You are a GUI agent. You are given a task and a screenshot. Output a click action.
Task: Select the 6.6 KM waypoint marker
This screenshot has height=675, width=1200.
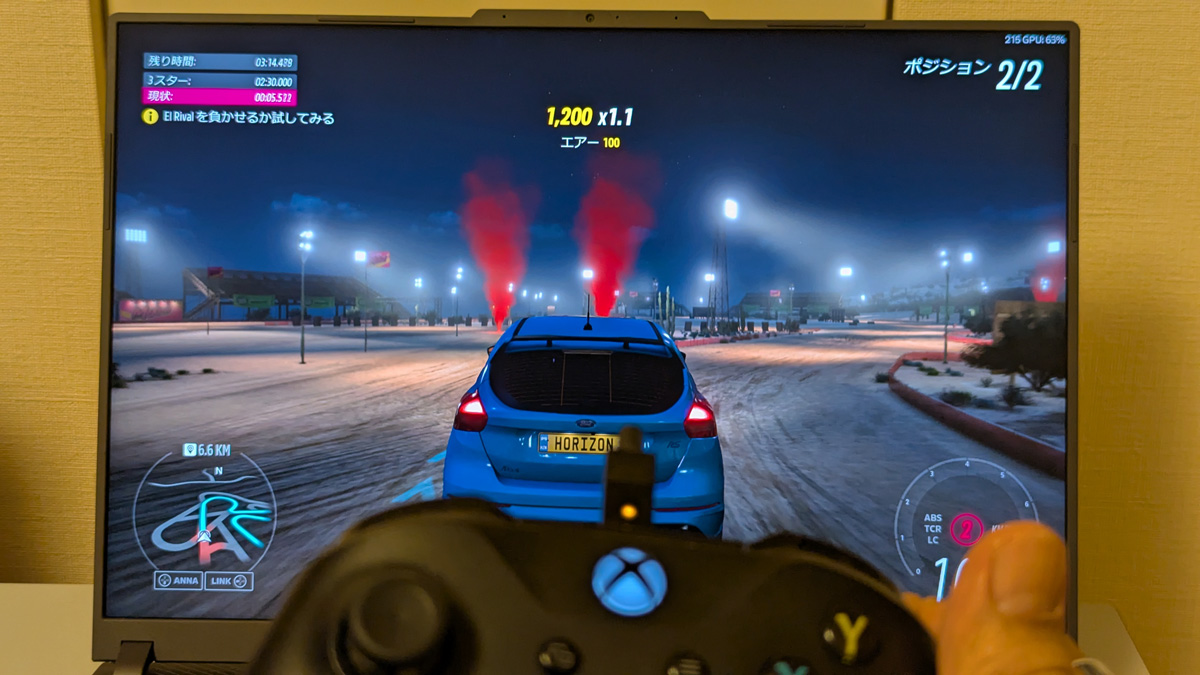pos(206,450)
